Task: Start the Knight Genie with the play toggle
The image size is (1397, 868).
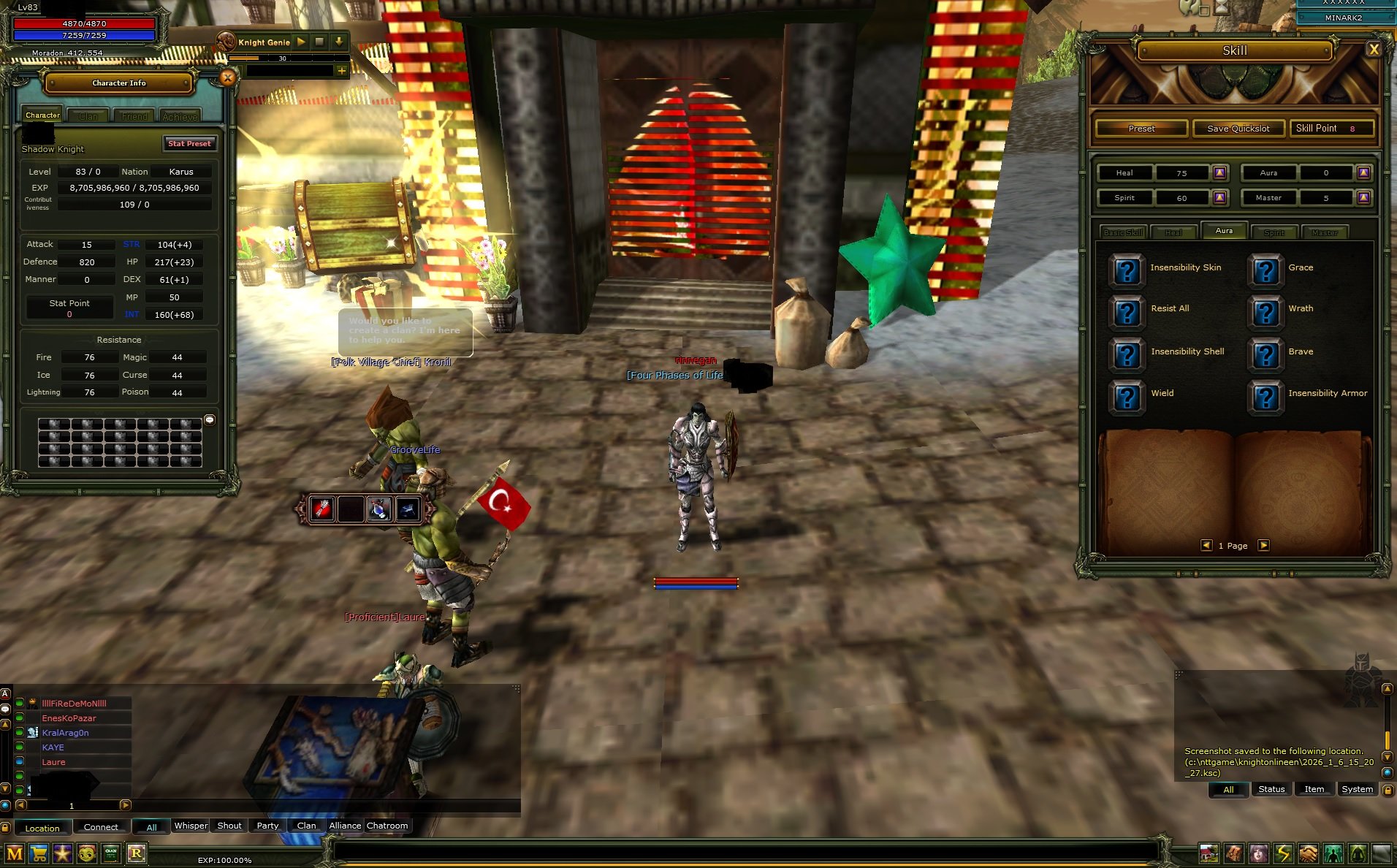Action: [302, 42]
